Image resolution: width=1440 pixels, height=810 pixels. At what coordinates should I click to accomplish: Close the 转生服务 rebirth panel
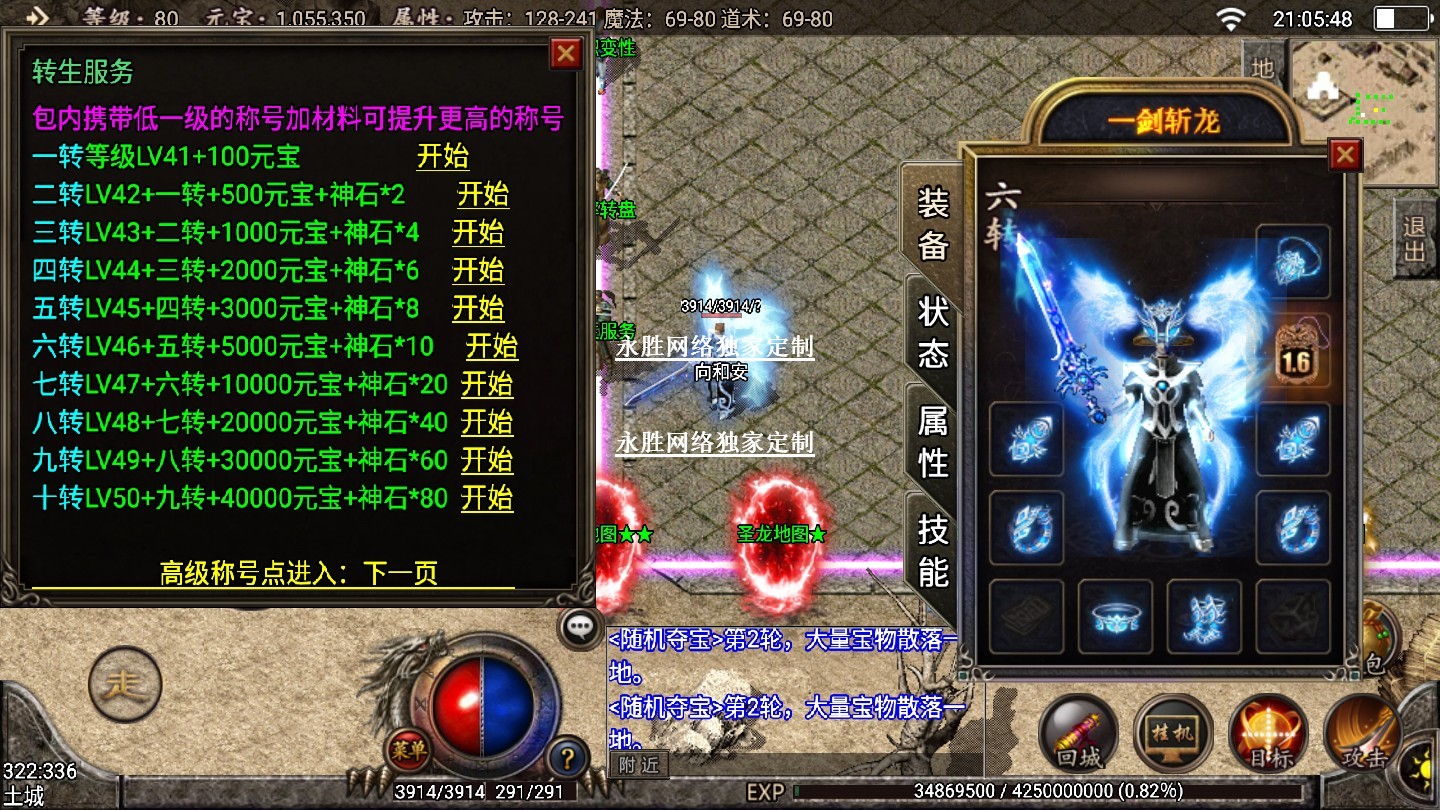click(566, 53)
